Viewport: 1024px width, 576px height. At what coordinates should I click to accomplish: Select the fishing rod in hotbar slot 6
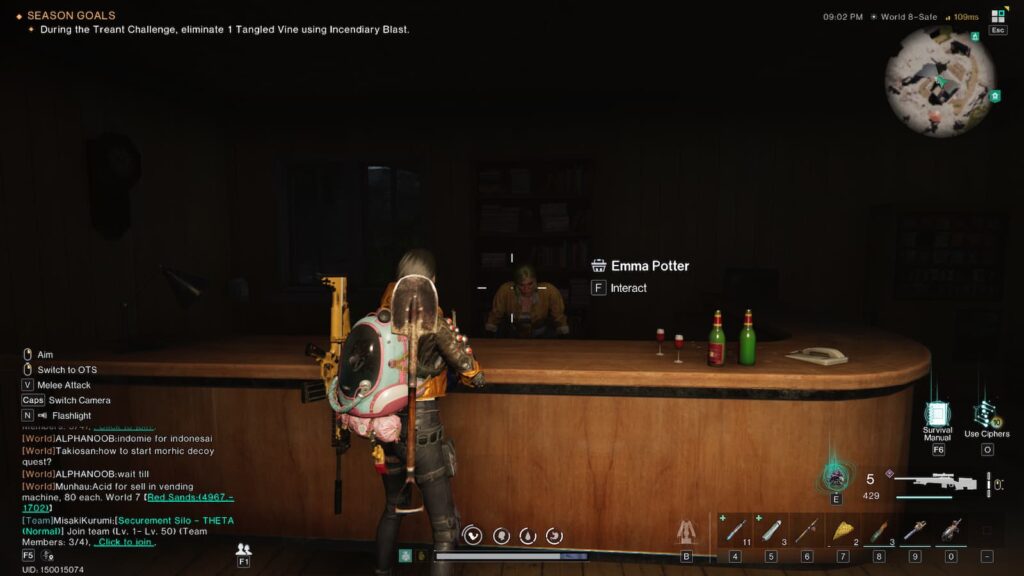coord(807,530)
